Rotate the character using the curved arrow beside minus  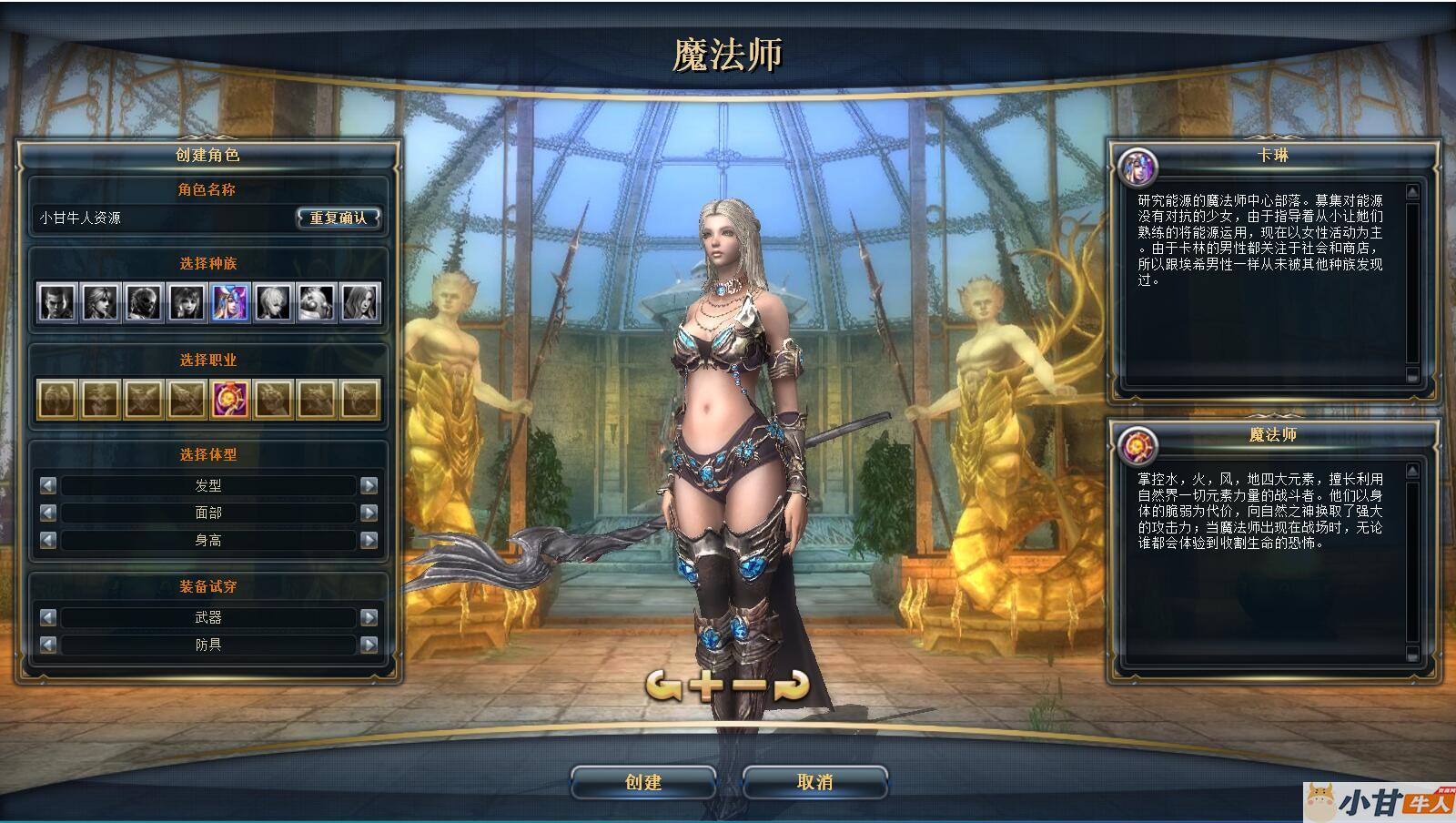(x=791, y=686)
